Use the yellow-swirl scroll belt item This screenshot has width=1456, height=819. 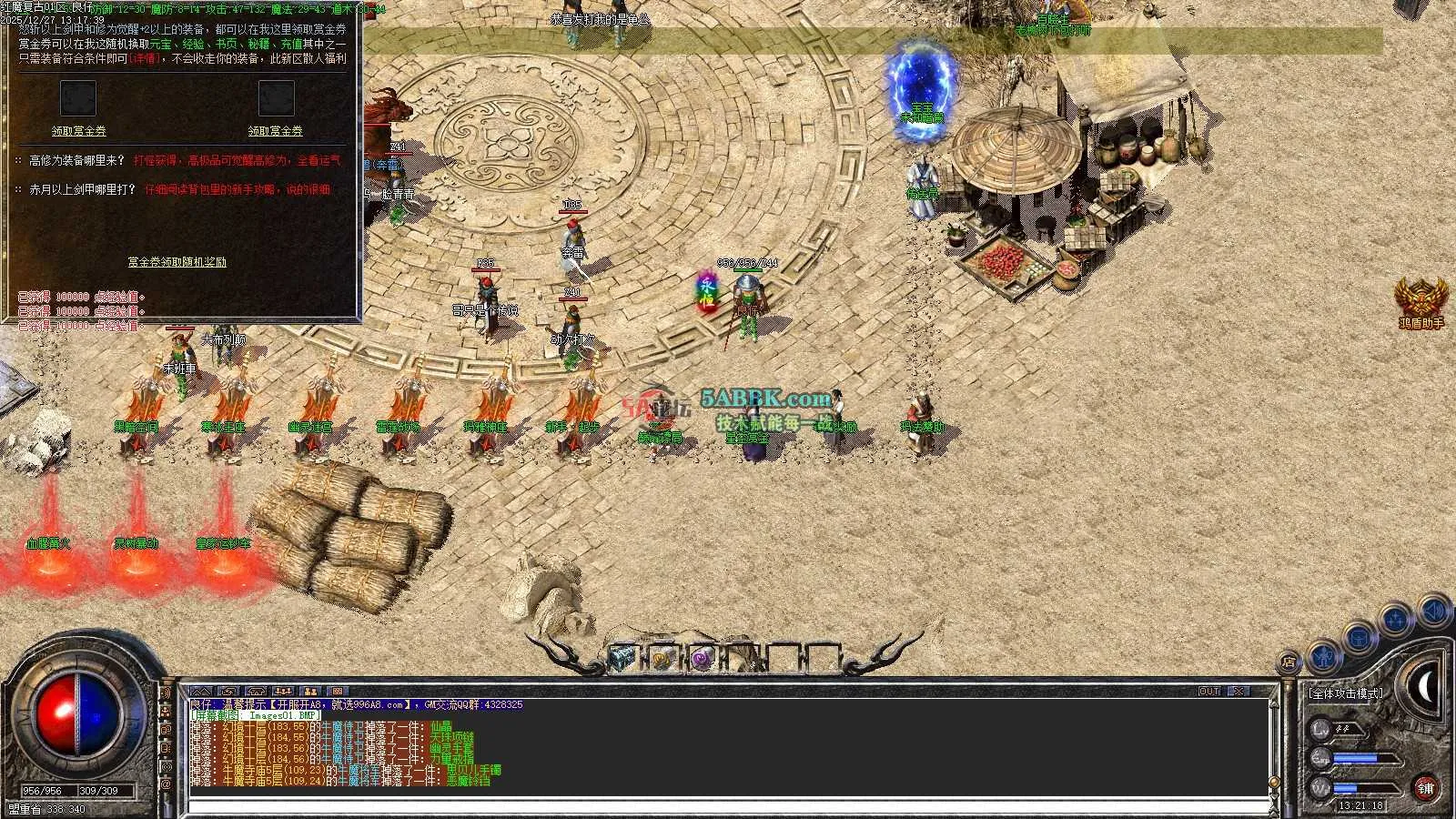click(662, 658)
